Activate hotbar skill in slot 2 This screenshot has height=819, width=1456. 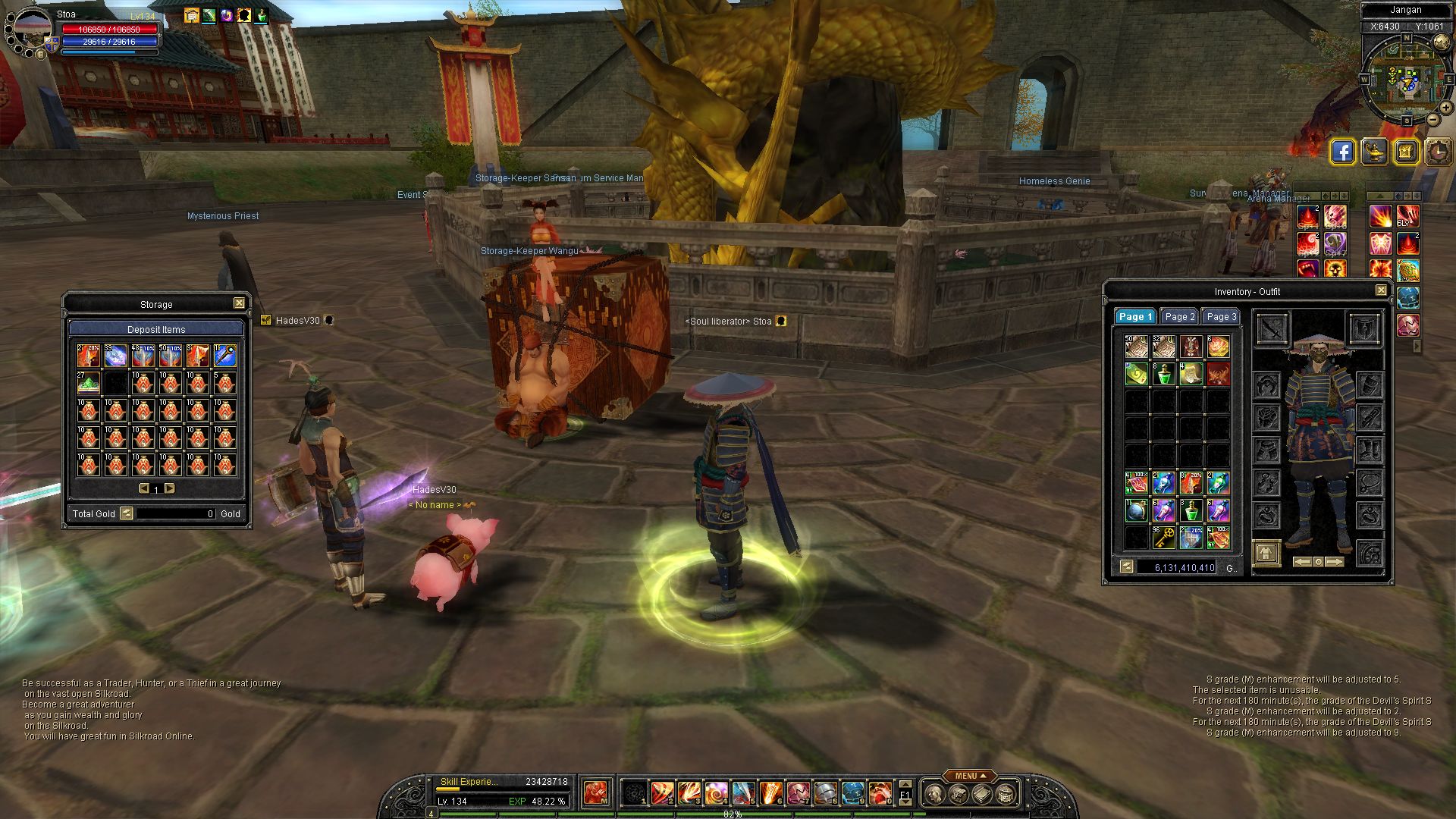point(662,793)
